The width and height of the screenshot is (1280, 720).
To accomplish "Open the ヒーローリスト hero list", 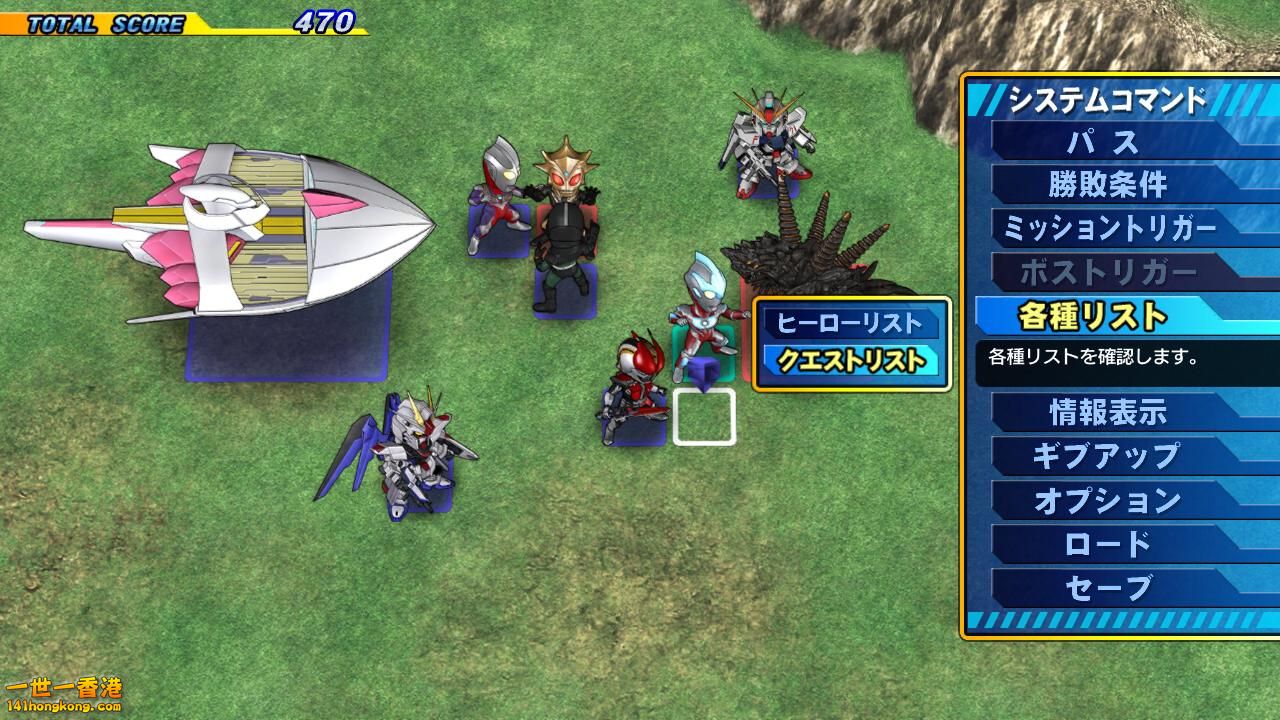I will (850, 323).
